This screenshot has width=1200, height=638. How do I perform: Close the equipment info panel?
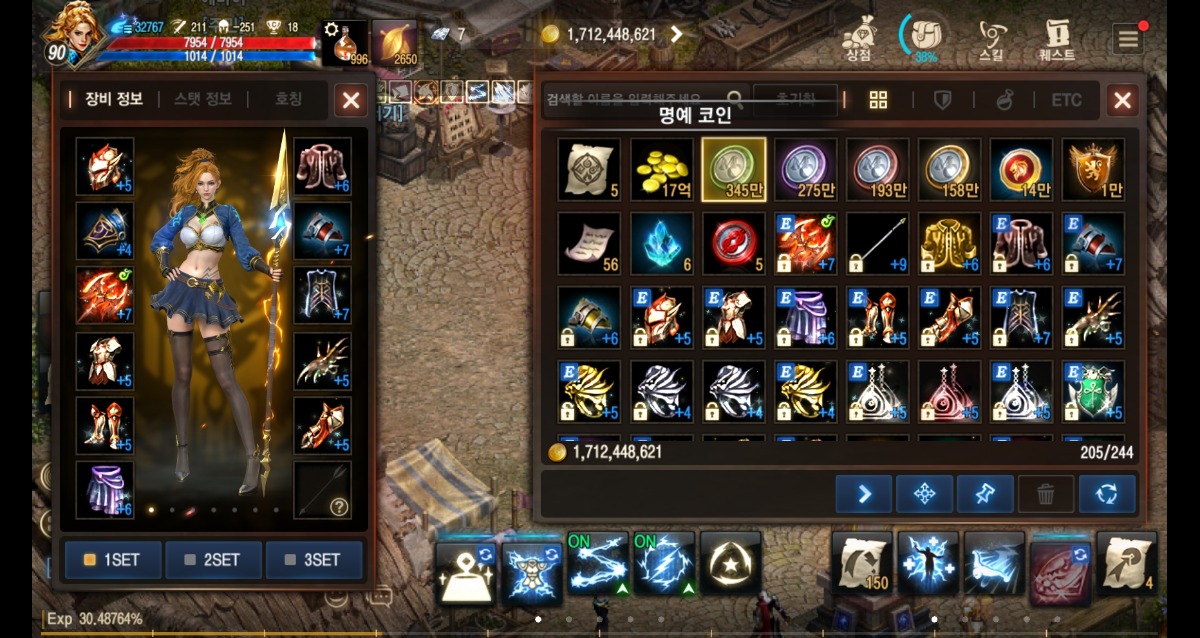(x=350, y=100)
